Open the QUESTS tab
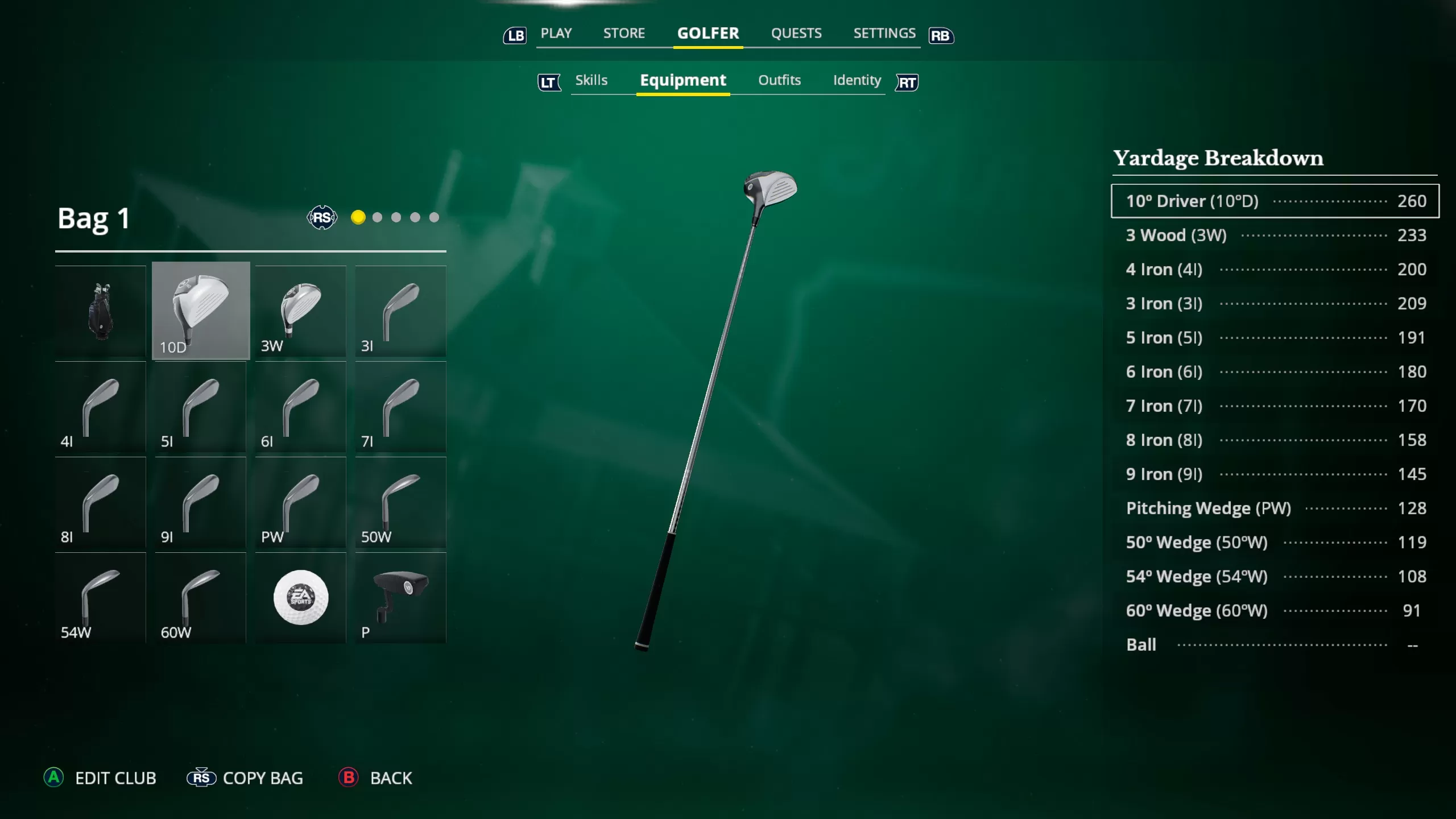 click(x=796, y=33)
